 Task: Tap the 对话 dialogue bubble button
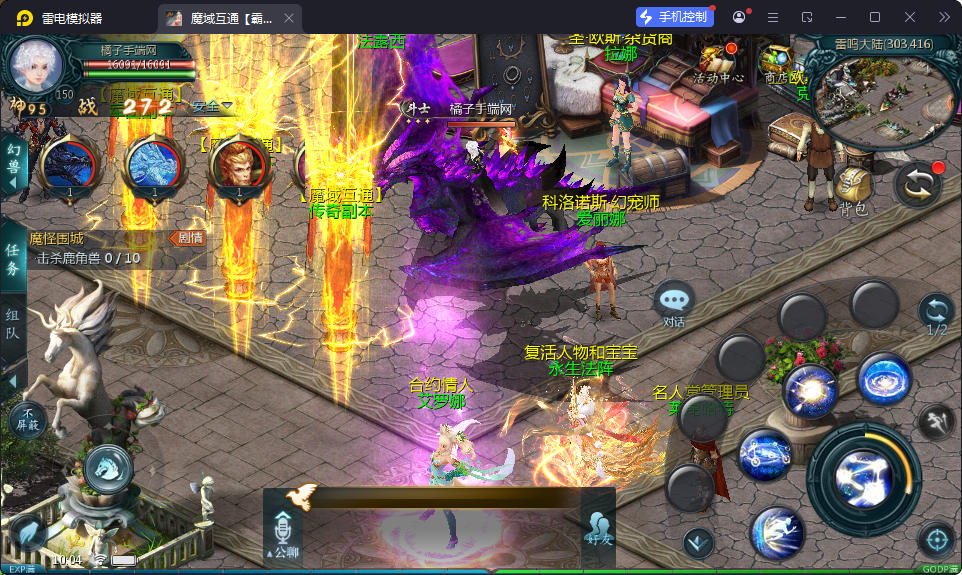pos(675,302)
